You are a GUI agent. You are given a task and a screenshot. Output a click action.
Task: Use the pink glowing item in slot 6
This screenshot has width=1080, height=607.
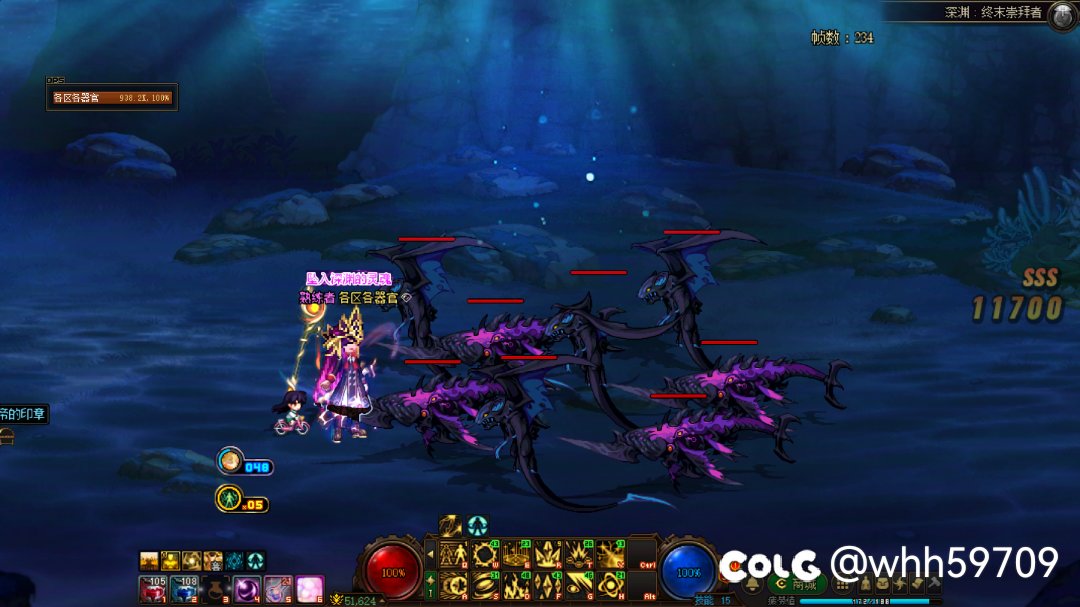[309, 589]
